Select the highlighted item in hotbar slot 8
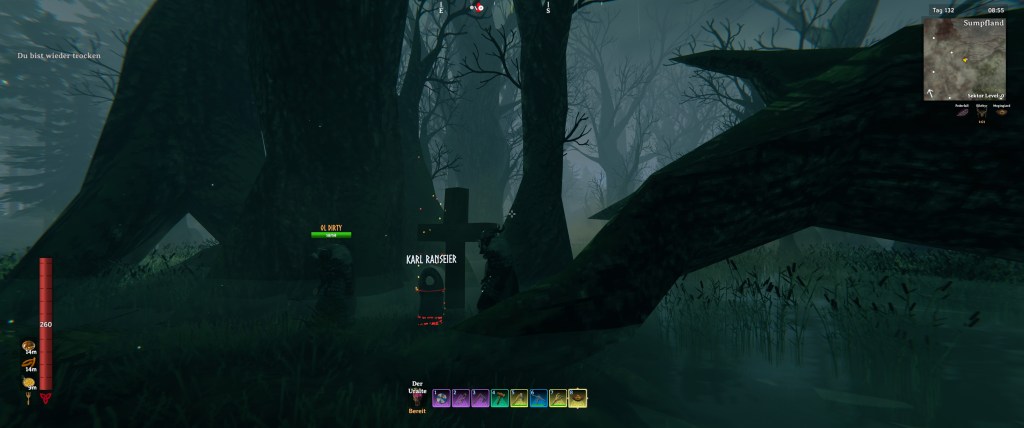The width and height of the screenshot is (1024, 428). pos(578,398)
